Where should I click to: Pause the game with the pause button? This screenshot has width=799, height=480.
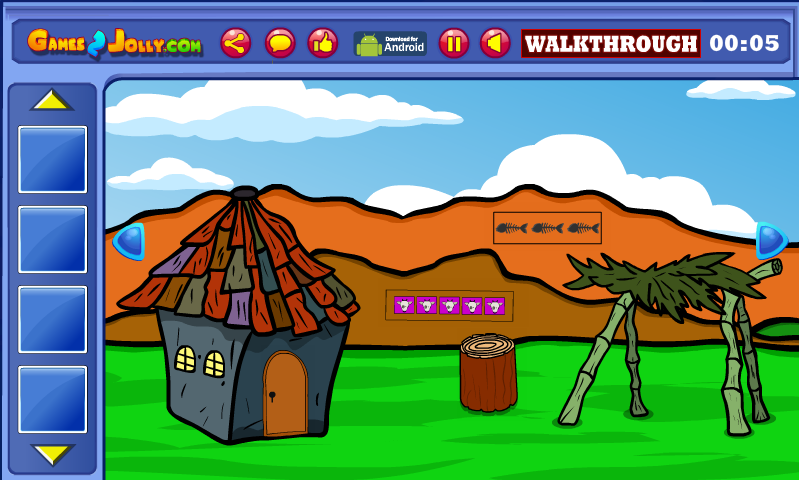click(x=454, y=43)
